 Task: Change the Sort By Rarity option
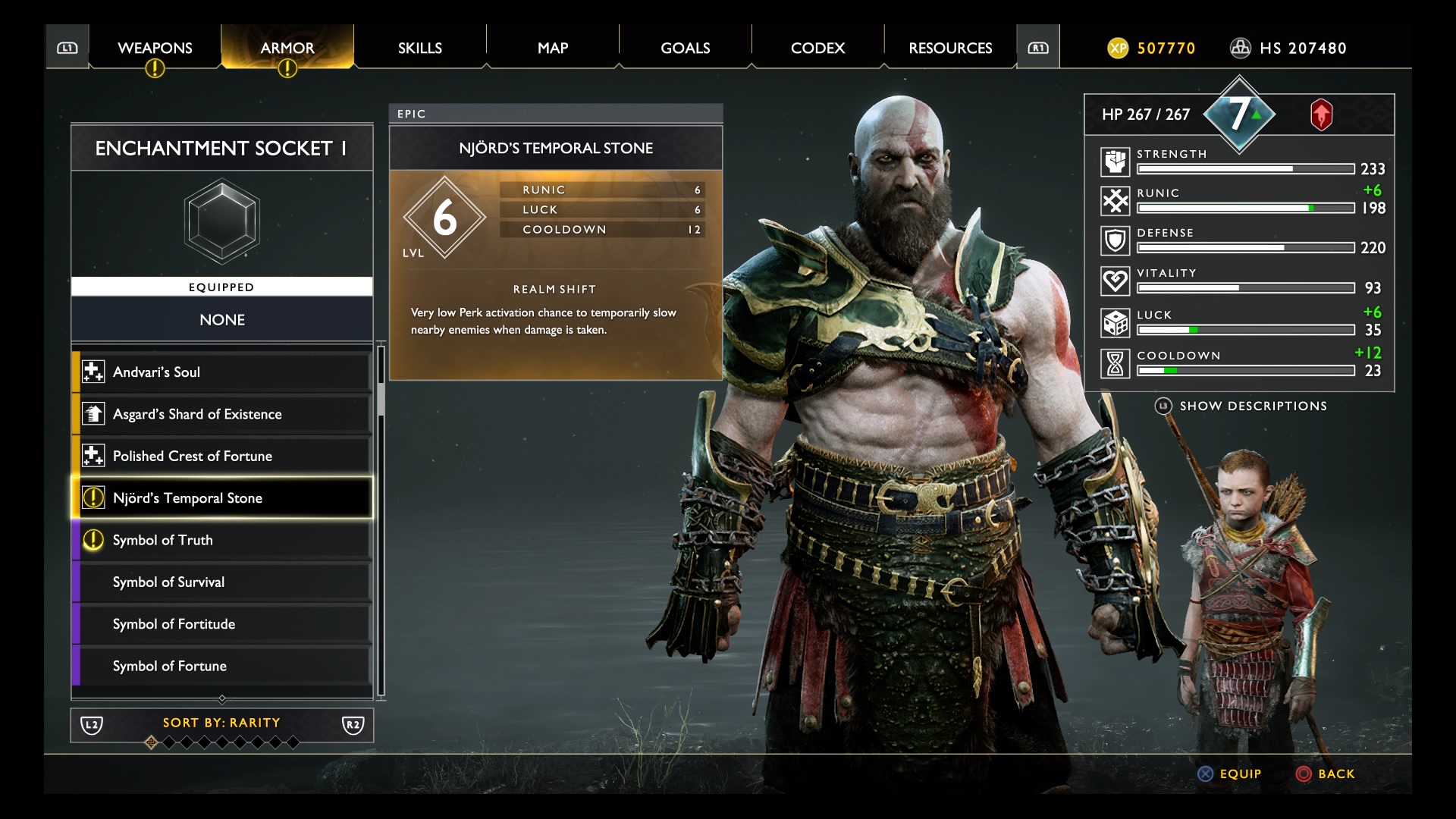(221, 723)
